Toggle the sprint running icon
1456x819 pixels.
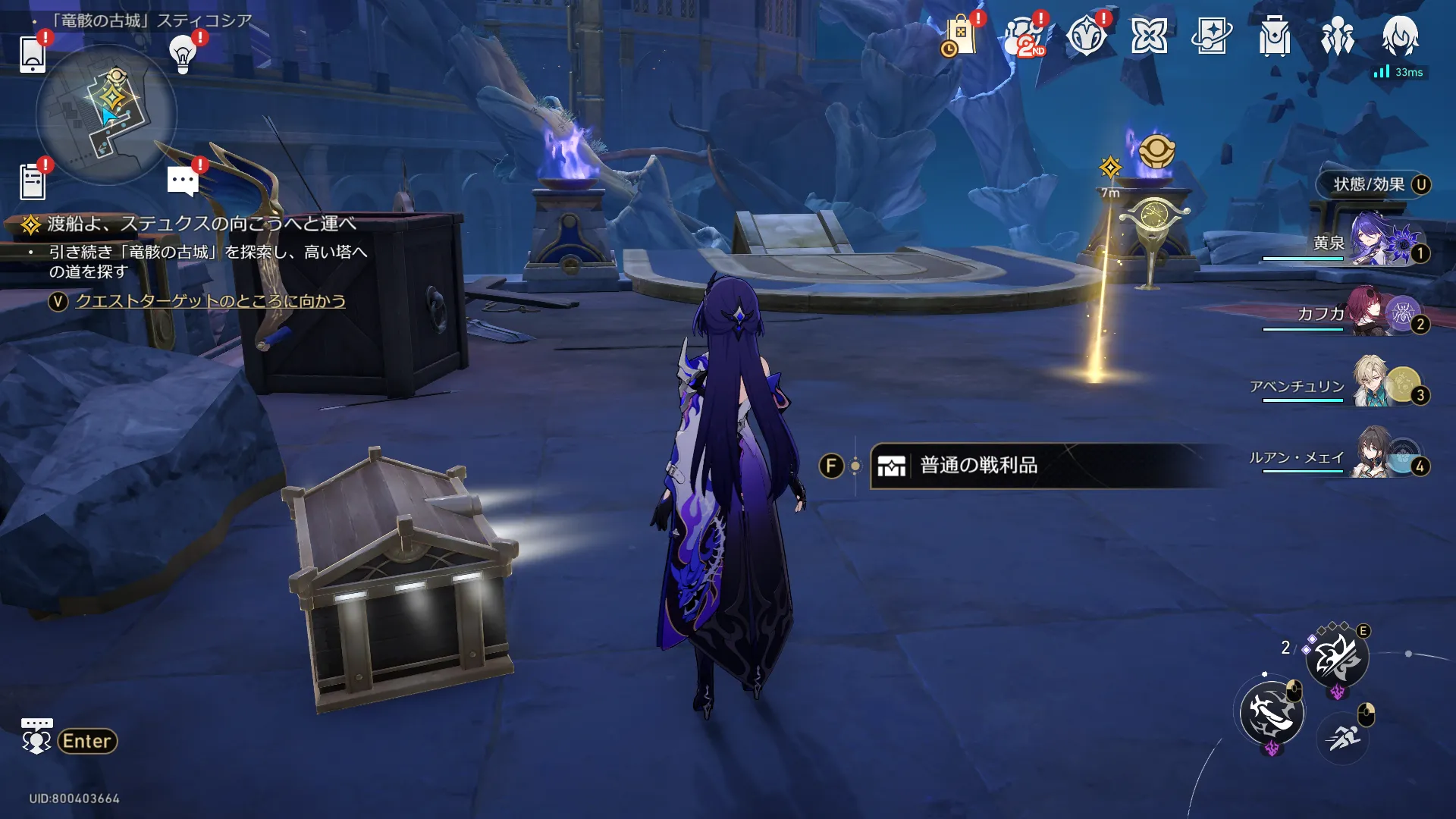click(1343, 736)
